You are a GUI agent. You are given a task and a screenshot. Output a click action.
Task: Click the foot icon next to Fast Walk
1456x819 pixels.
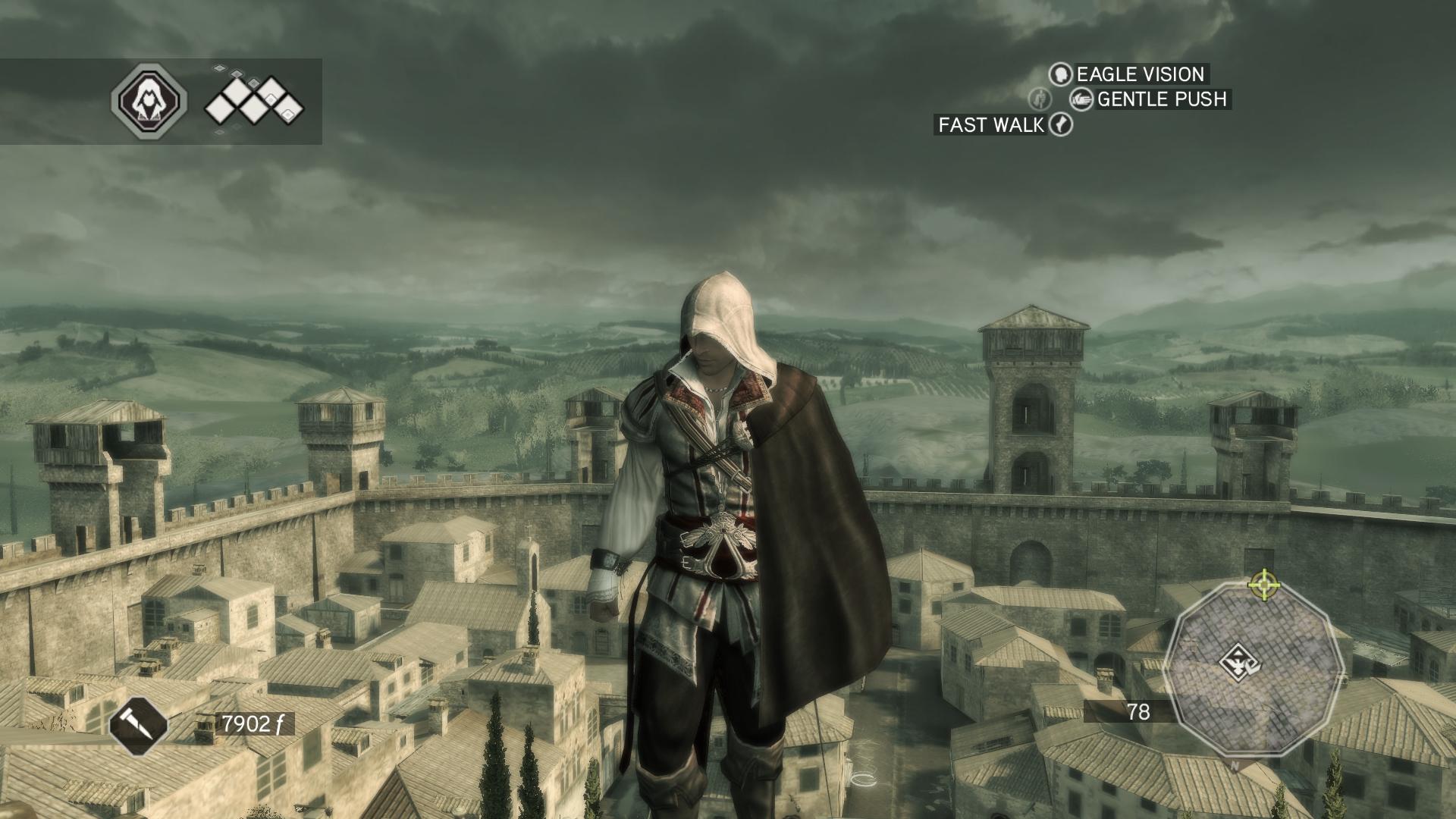[1062, 125]
